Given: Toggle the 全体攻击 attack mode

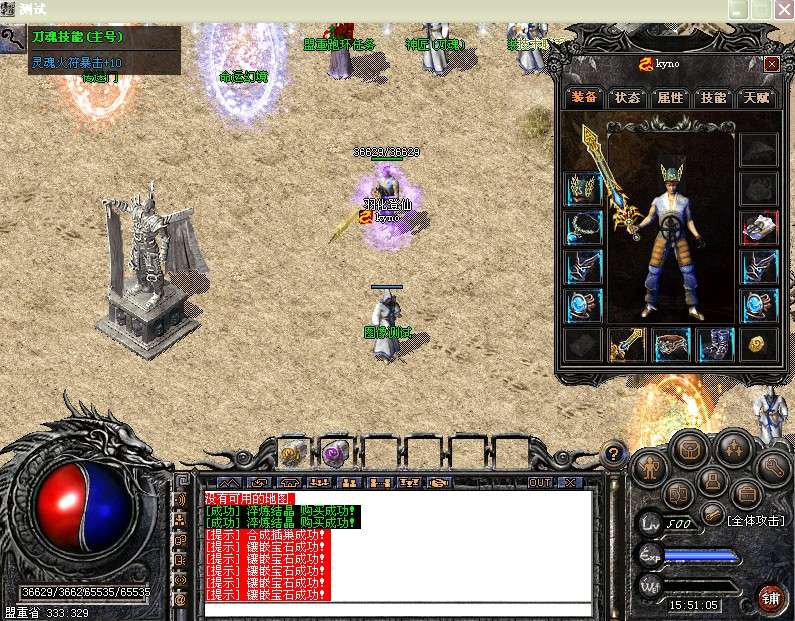Looking at the screenshot, I should coord(760,521).
